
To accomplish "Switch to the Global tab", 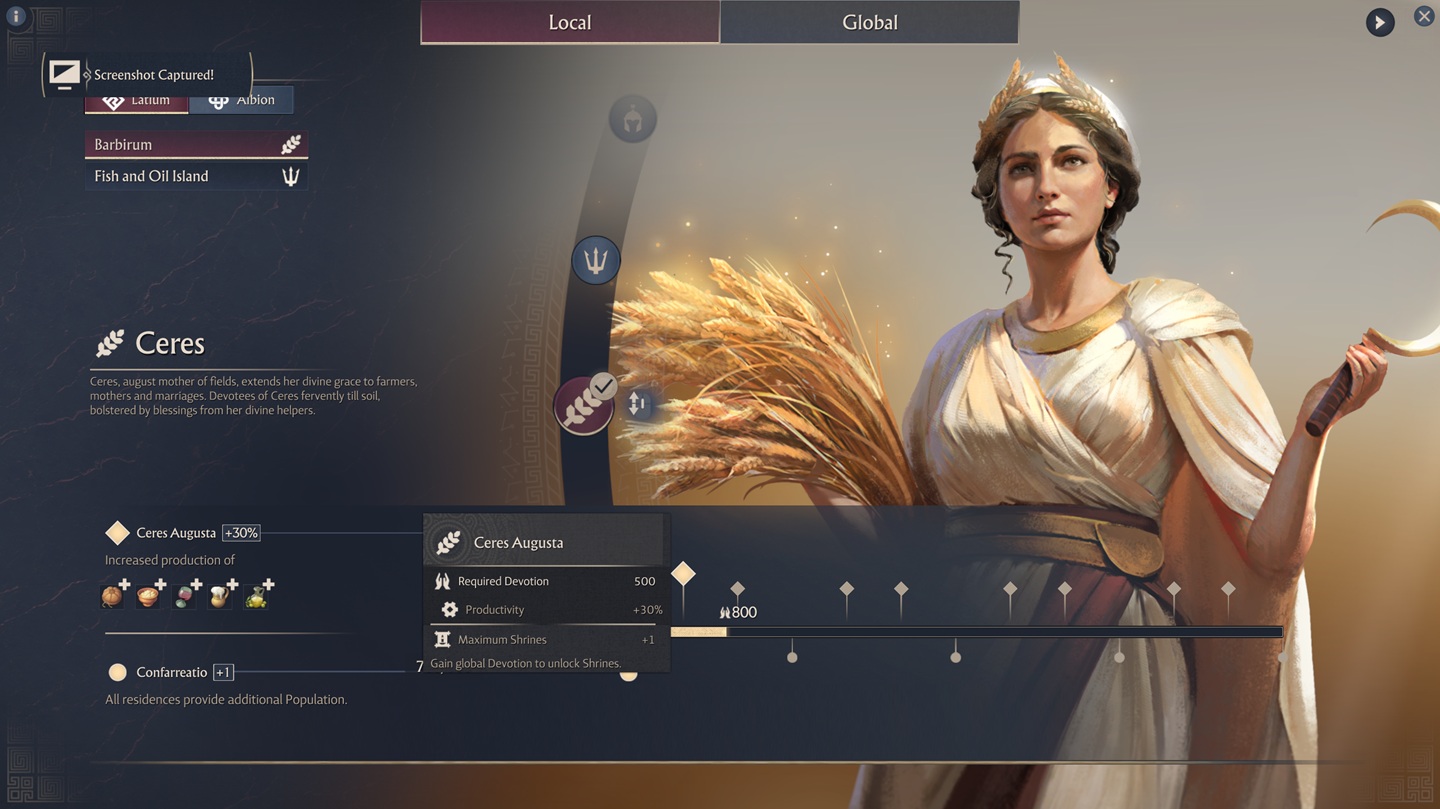I will point(869,22).
